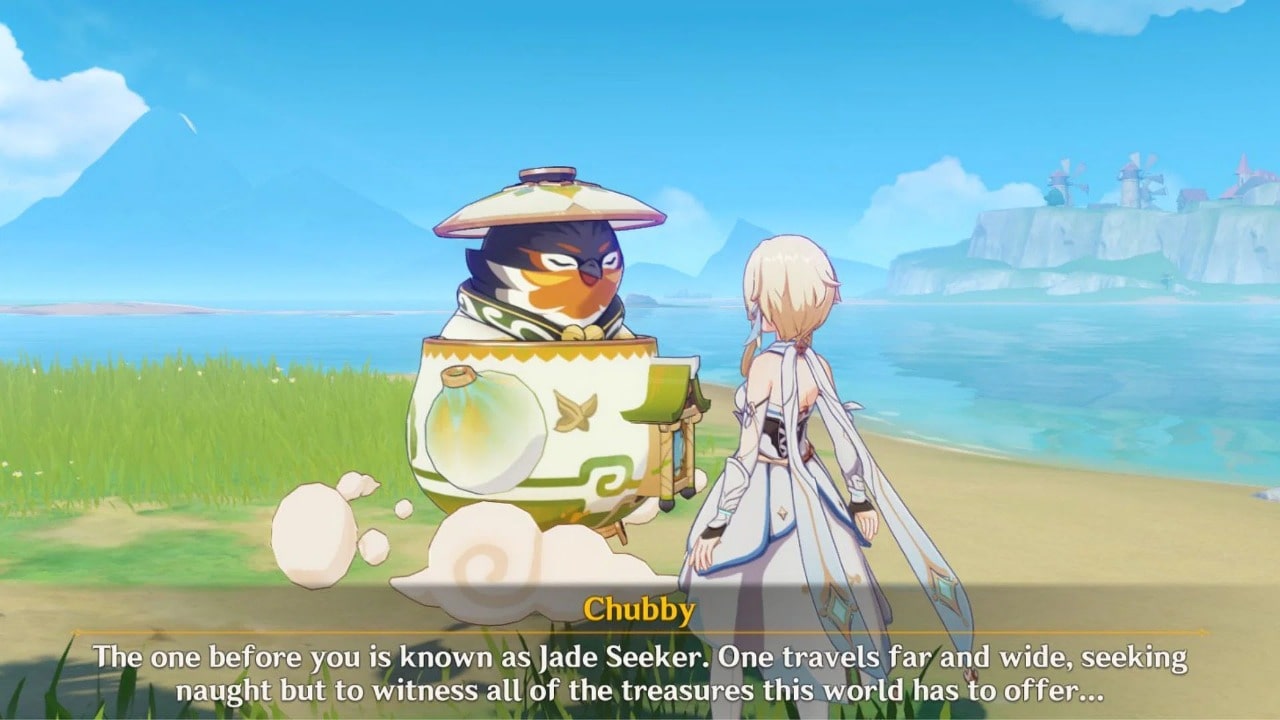Viewport: 1280px width, 720px height.
Task: Click the golden divider line under Chubby's name
Action: pyautogui.click(x=639, y=632)
